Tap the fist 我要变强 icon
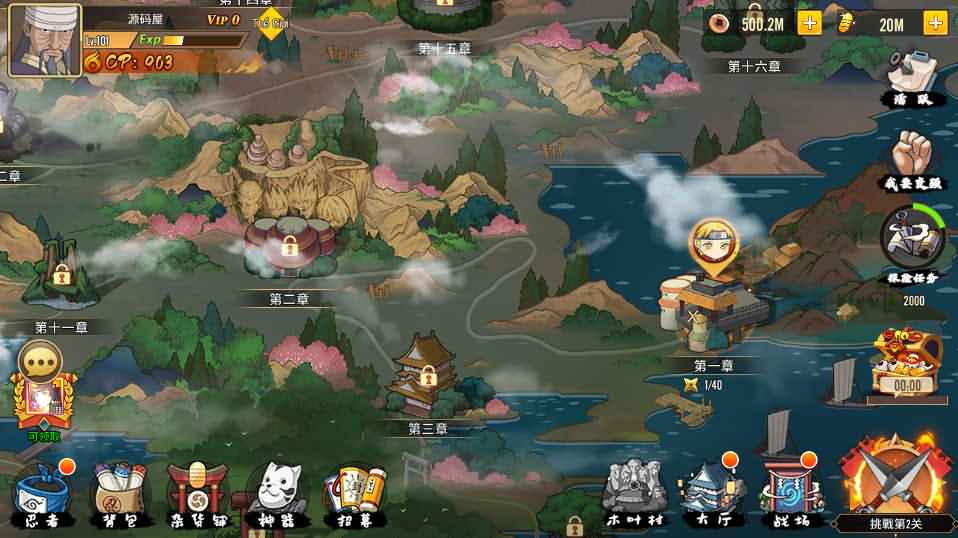958x538 pixels. (912, 158)
